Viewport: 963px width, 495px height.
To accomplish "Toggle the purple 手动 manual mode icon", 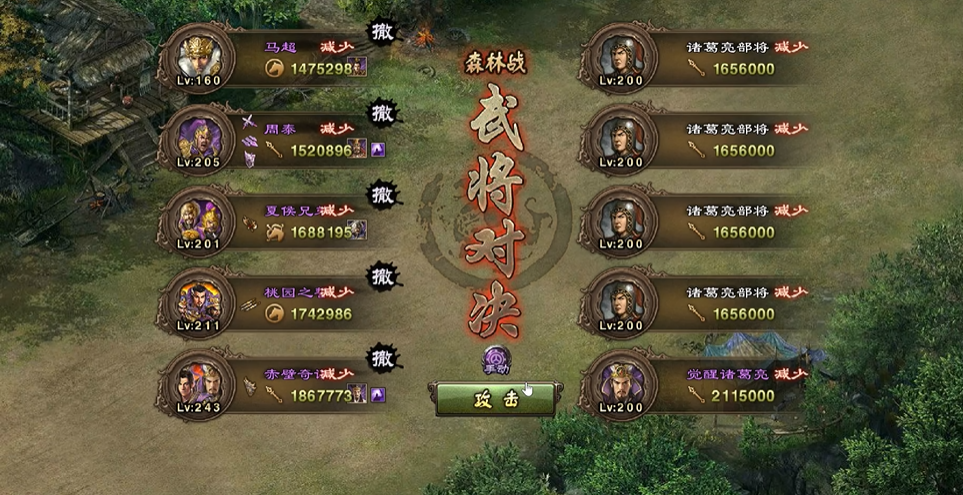I will (496, 359).
